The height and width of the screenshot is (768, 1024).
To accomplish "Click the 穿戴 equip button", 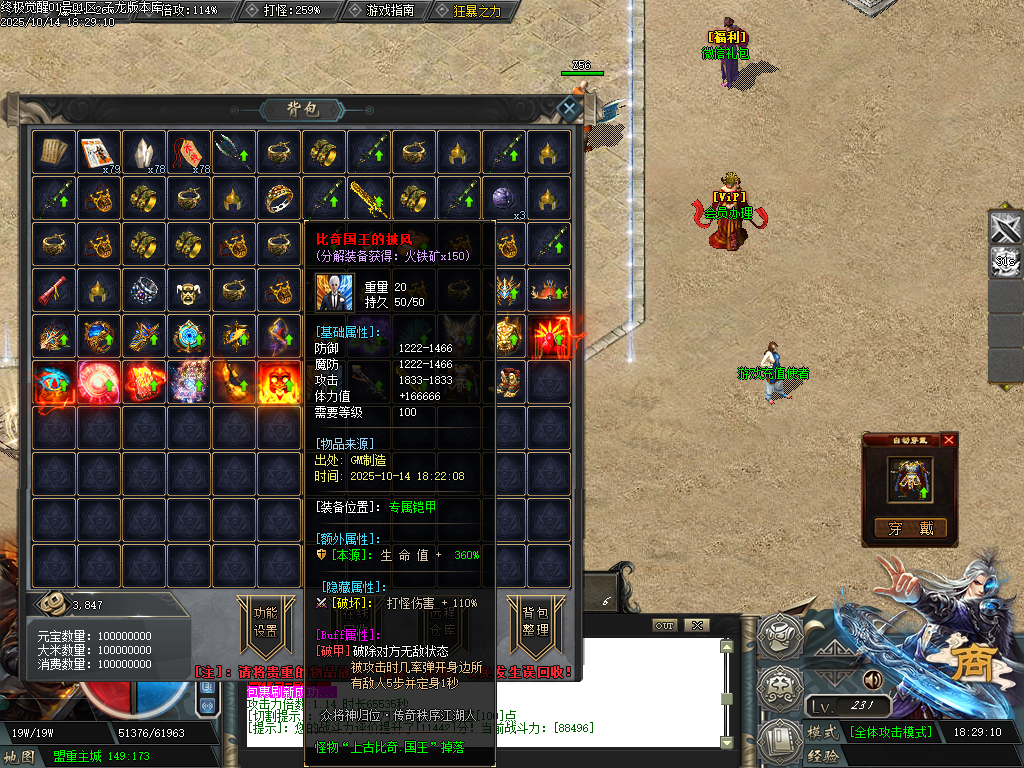I will coord(910,529).
